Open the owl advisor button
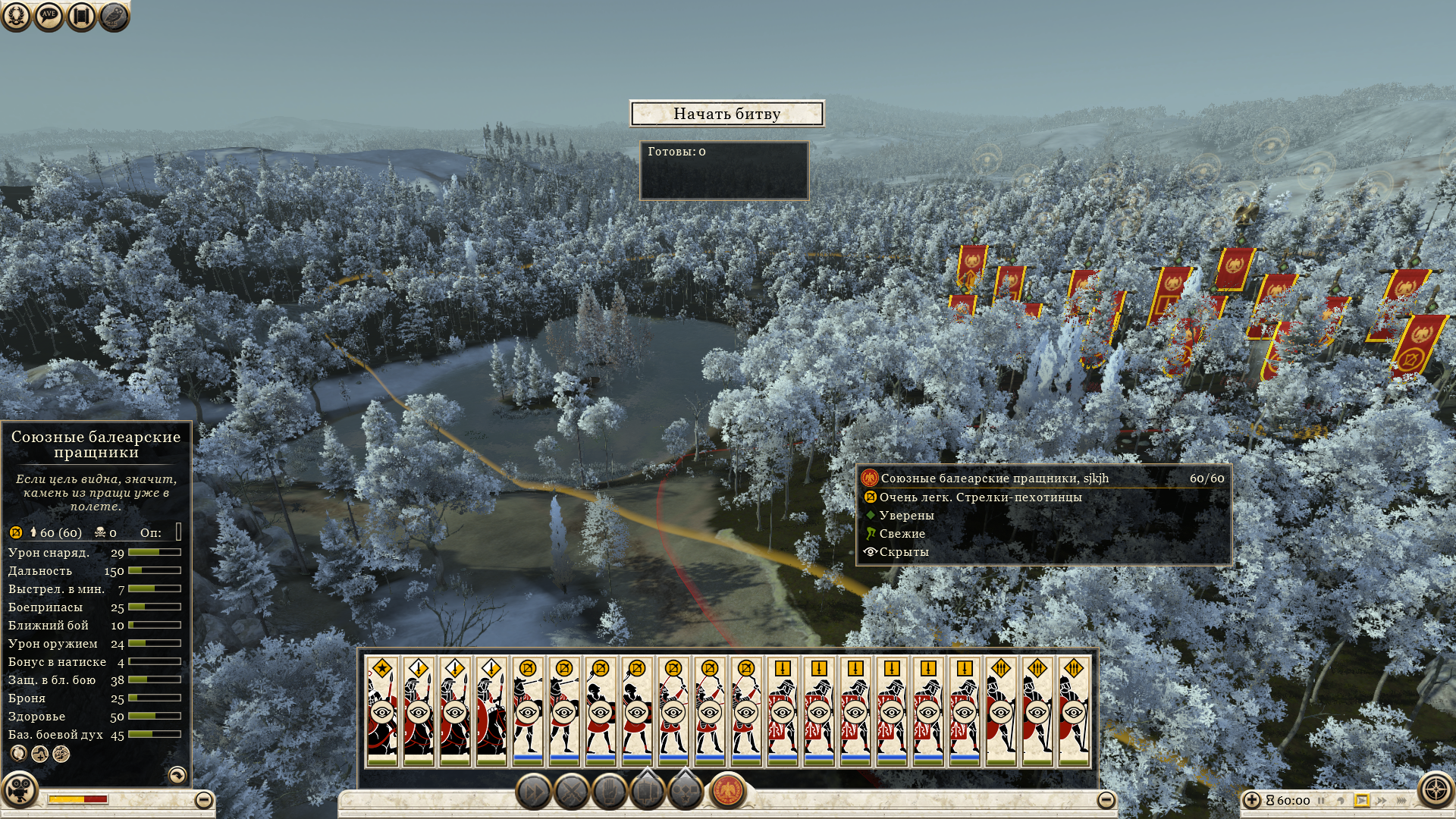The width and height of the screenshot is (1456, 819). pyautogui.click(x=114, y=16)
